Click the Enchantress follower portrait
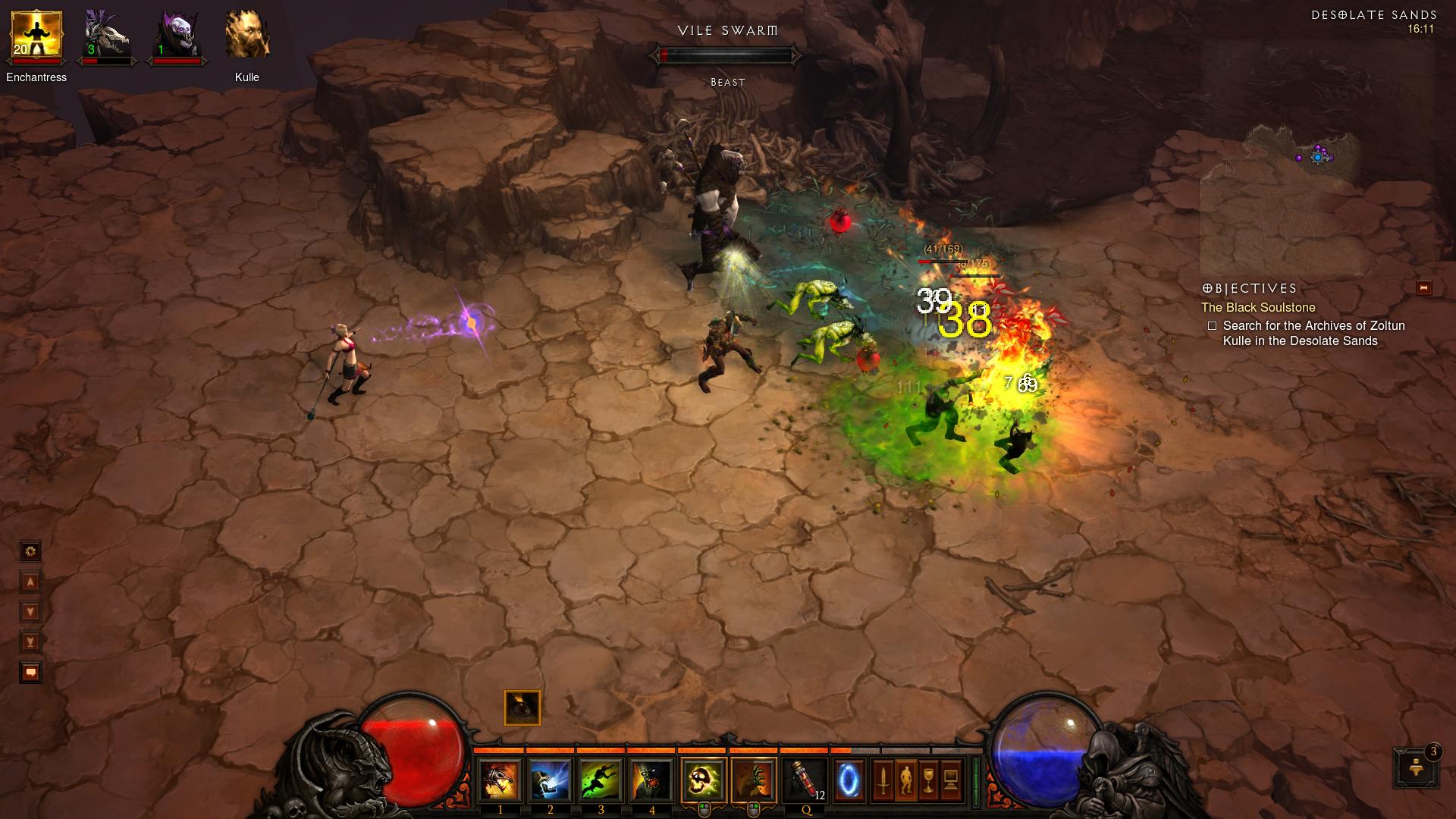This screenshot has height=819, width=1456. [x=36, y=36]
